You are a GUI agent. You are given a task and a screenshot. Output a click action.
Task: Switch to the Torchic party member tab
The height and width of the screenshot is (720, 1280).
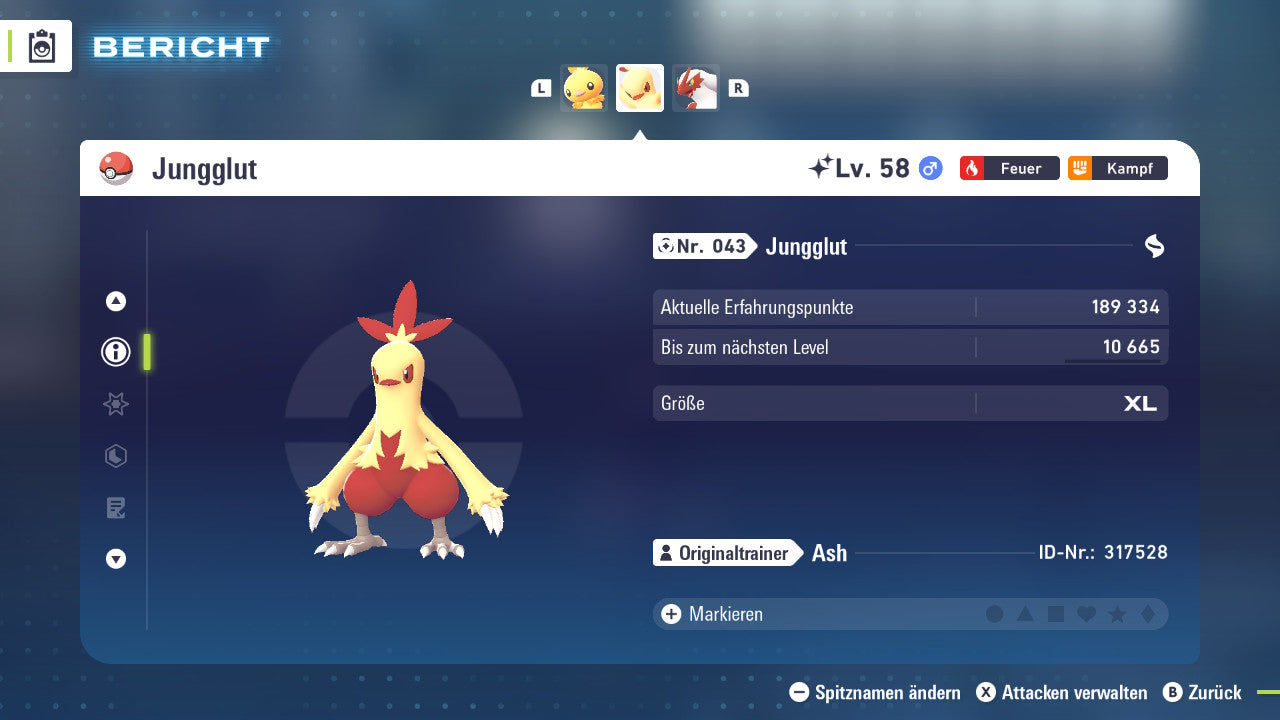click(585, 88)
